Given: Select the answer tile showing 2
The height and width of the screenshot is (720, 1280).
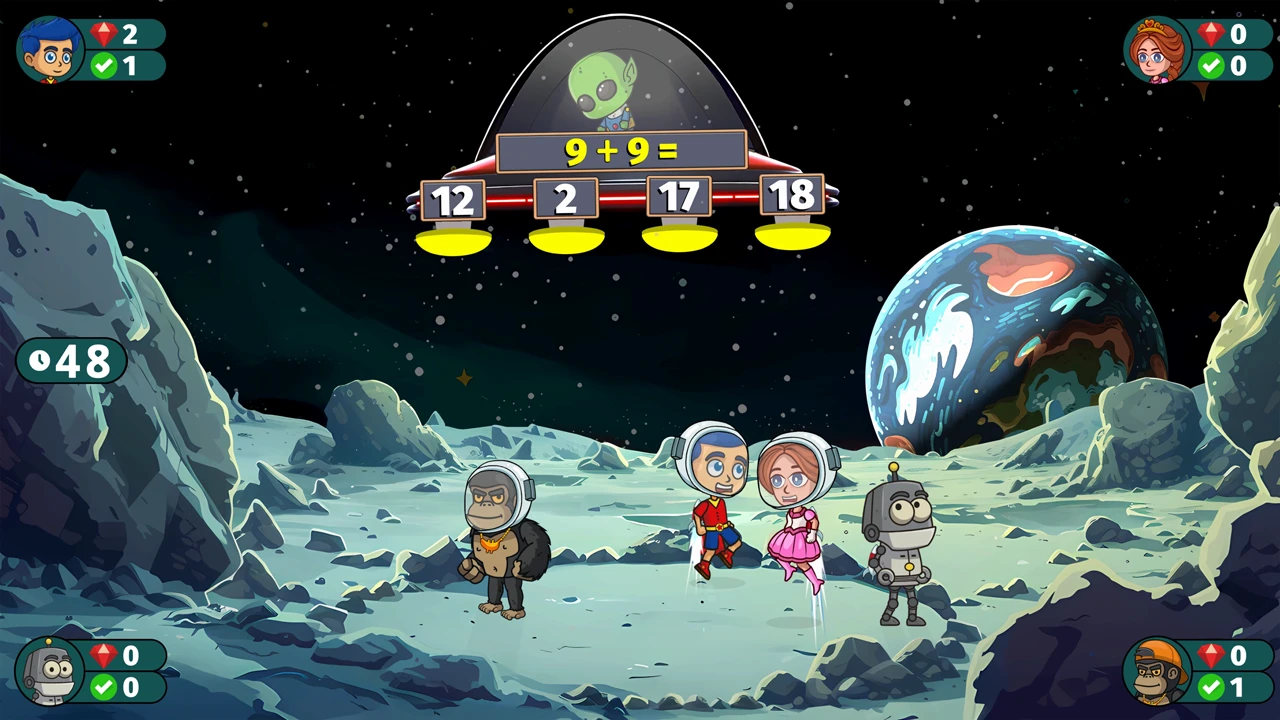Looking at the screenshot, I should pos(566,198).
